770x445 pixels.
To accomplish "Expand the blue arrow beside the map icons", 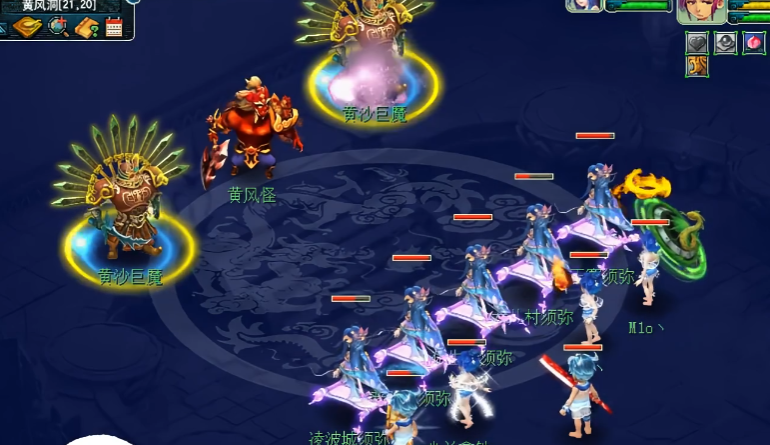I will click(x=4, y=28).
